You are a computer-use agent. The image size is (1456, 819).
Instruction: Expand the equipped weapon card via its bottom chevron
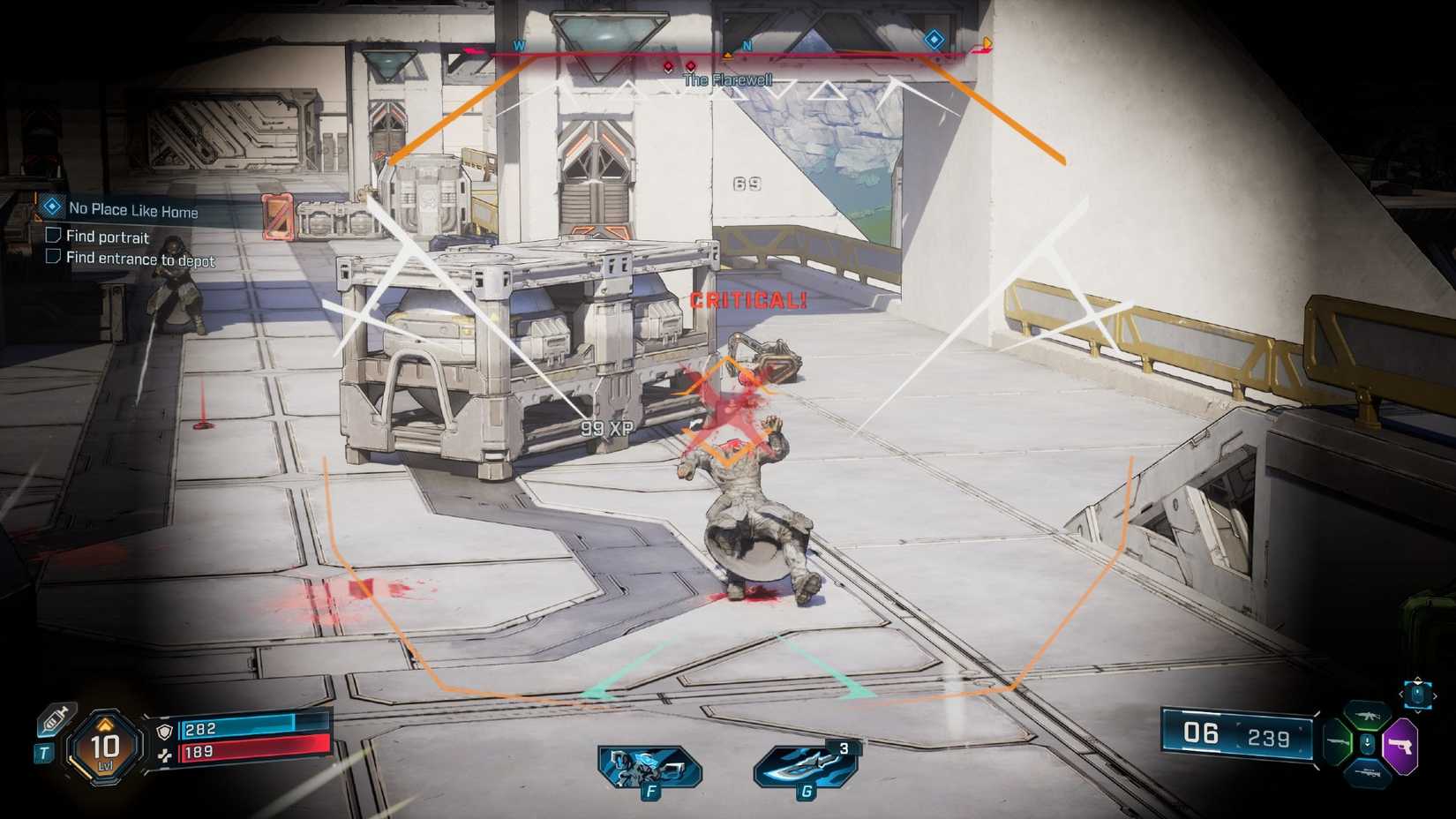click(1418, 711)
